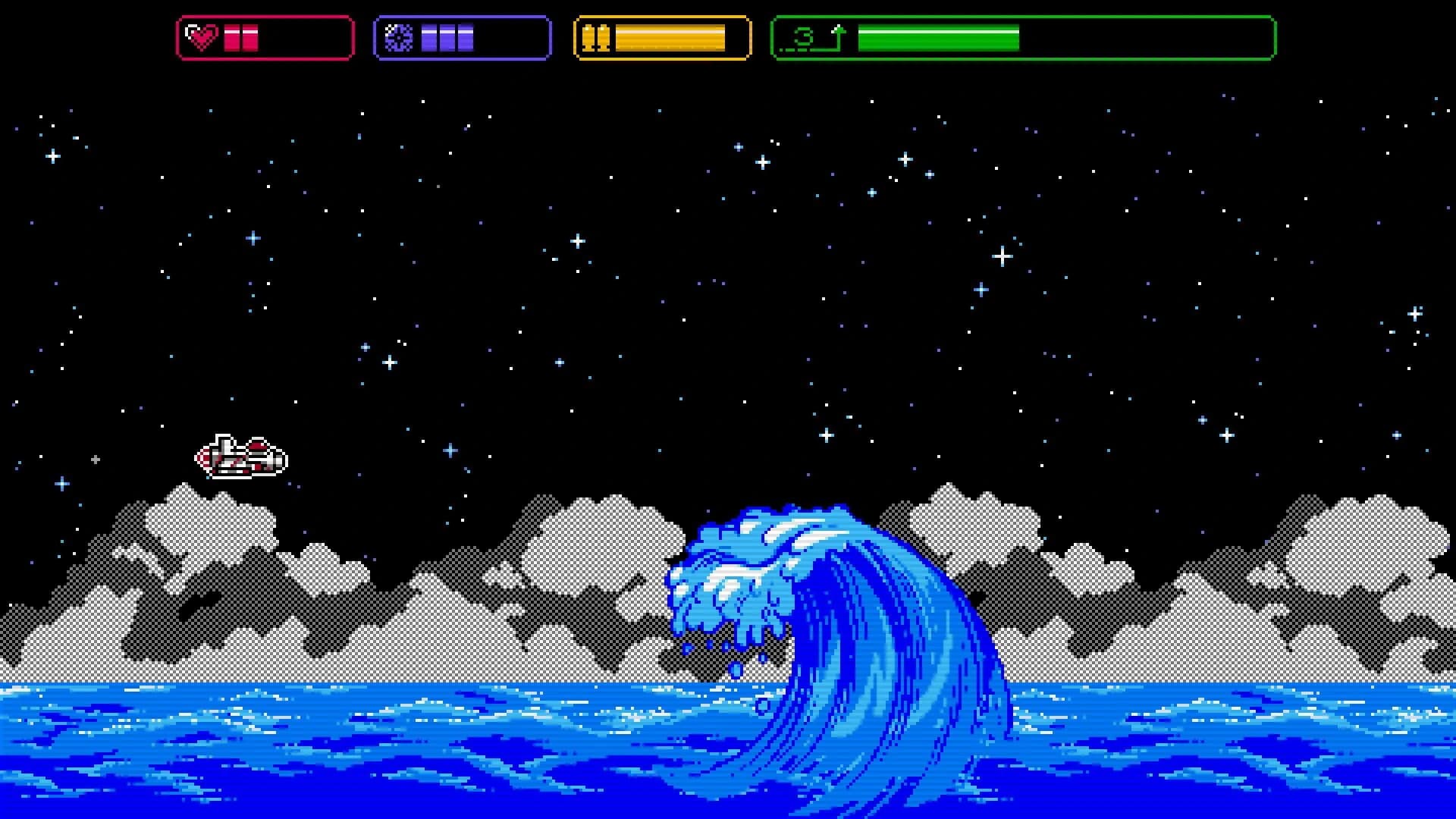Viewport: 1456px width, 819px height.
Task: Click the yellow ammo progress bar
Action: click(671, 35)
